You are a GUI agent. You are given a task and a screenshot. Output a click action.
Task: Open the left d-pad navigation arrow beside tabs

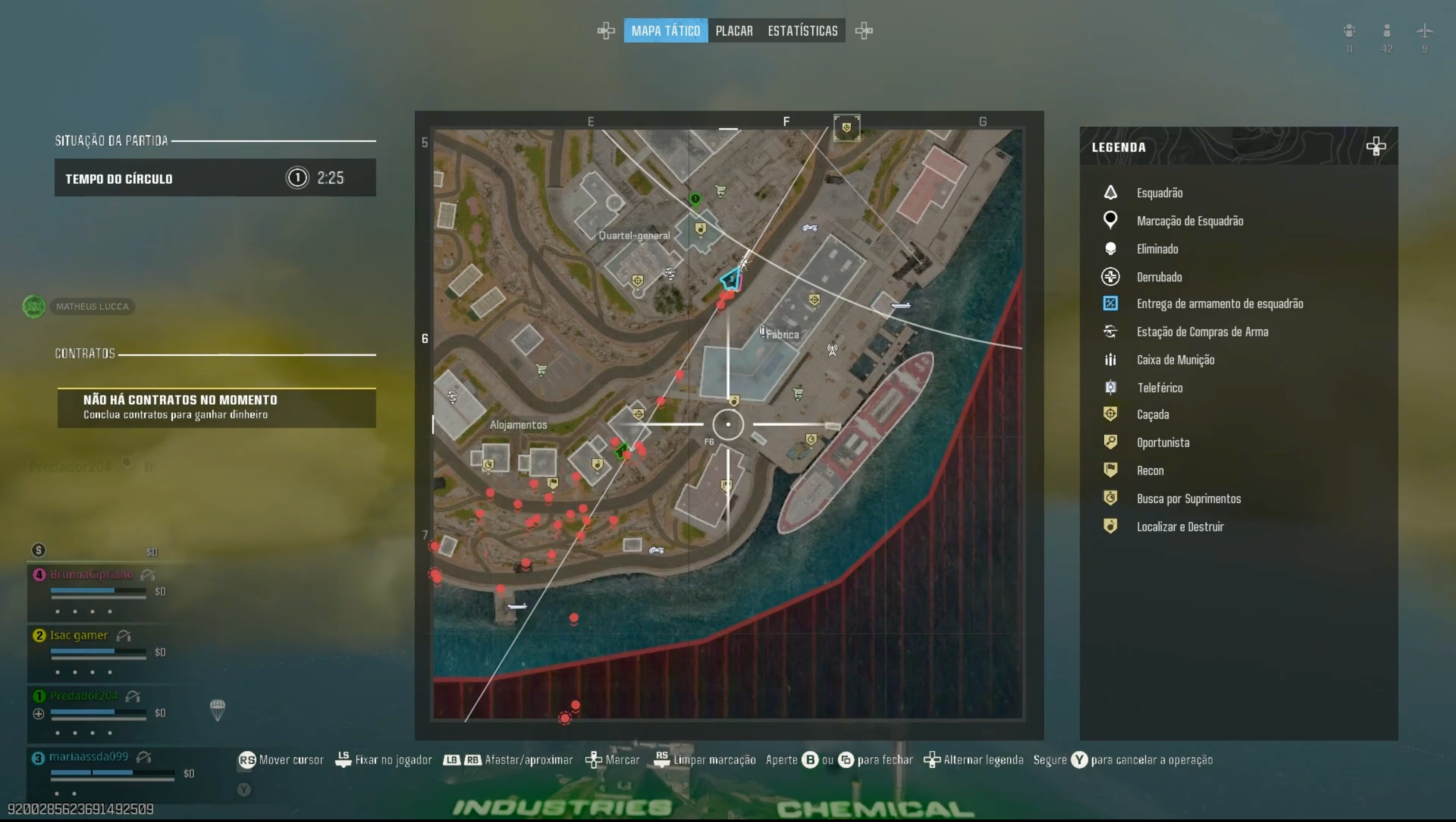(606, 30)
